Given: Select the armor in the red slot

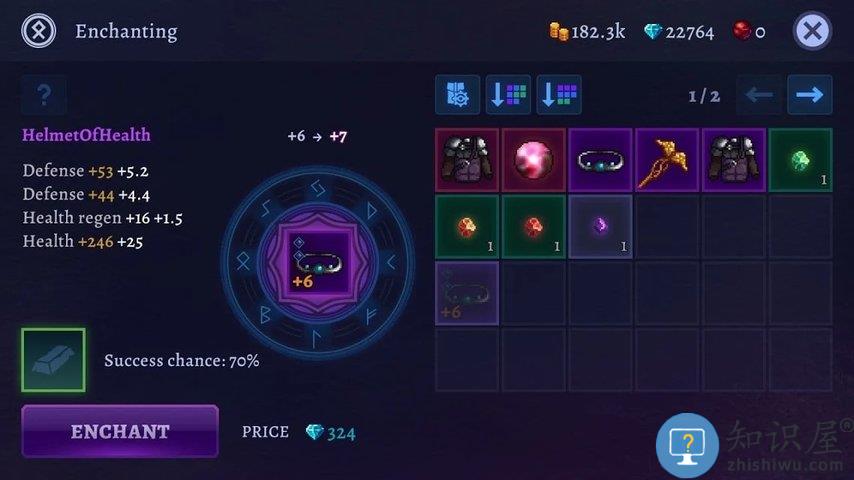Looking at the screenshot, I should [467, 160].
